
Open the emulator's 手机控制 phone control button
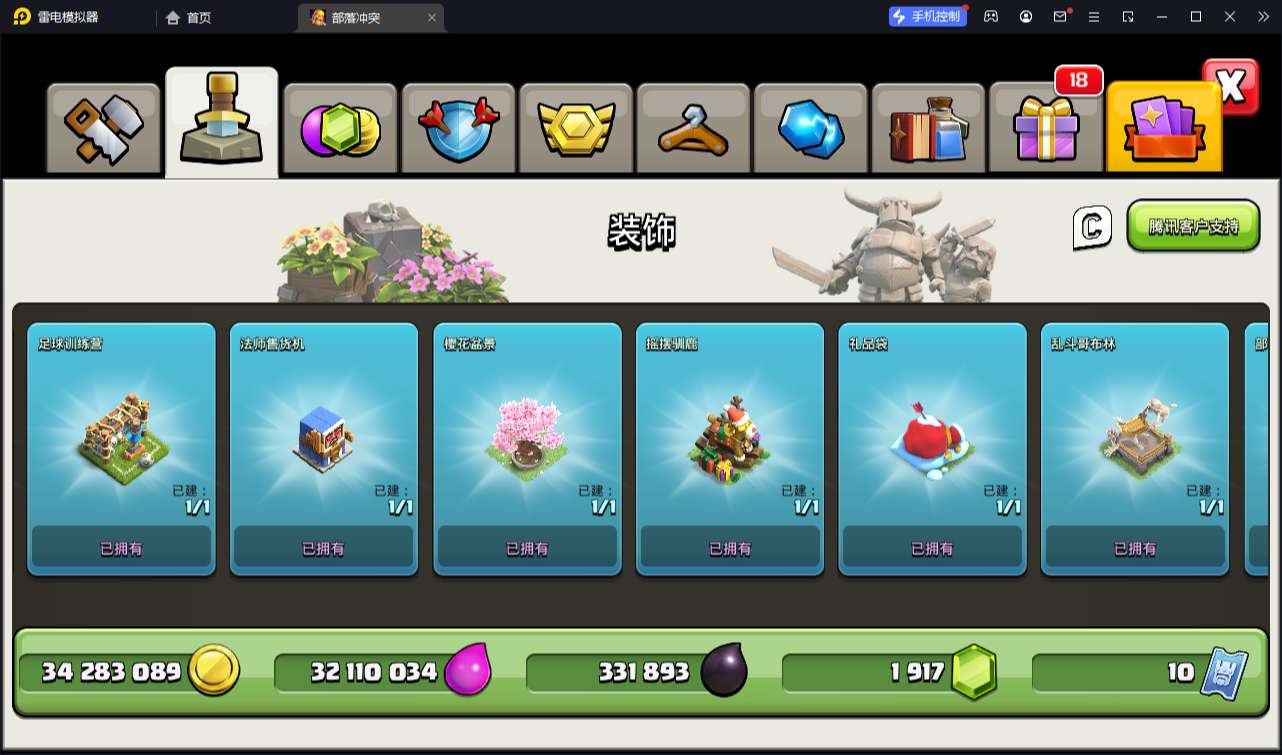point(927,17)
